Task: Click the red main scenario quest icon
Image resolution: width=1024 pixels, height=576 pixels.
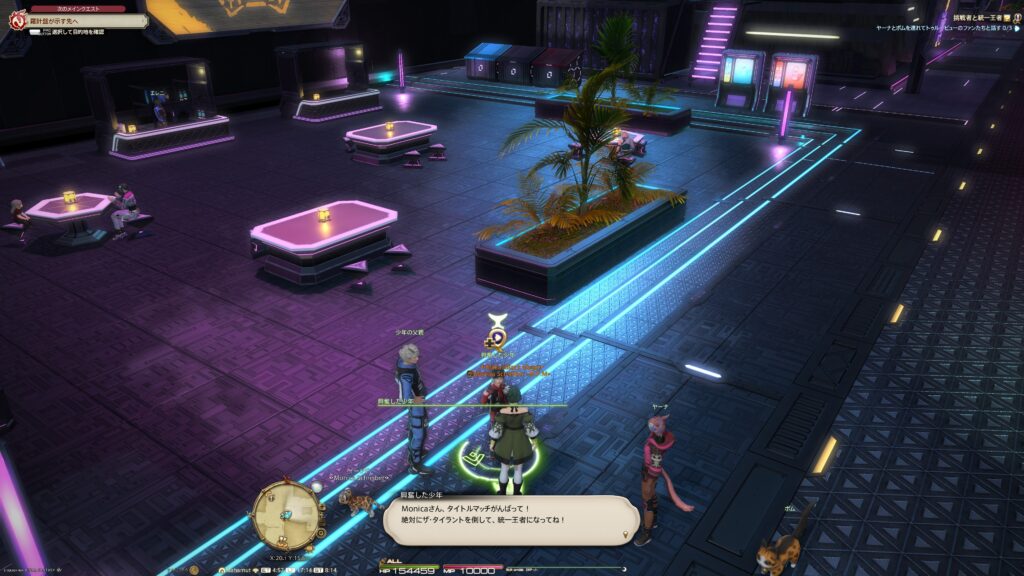Action: coord(17,20)
